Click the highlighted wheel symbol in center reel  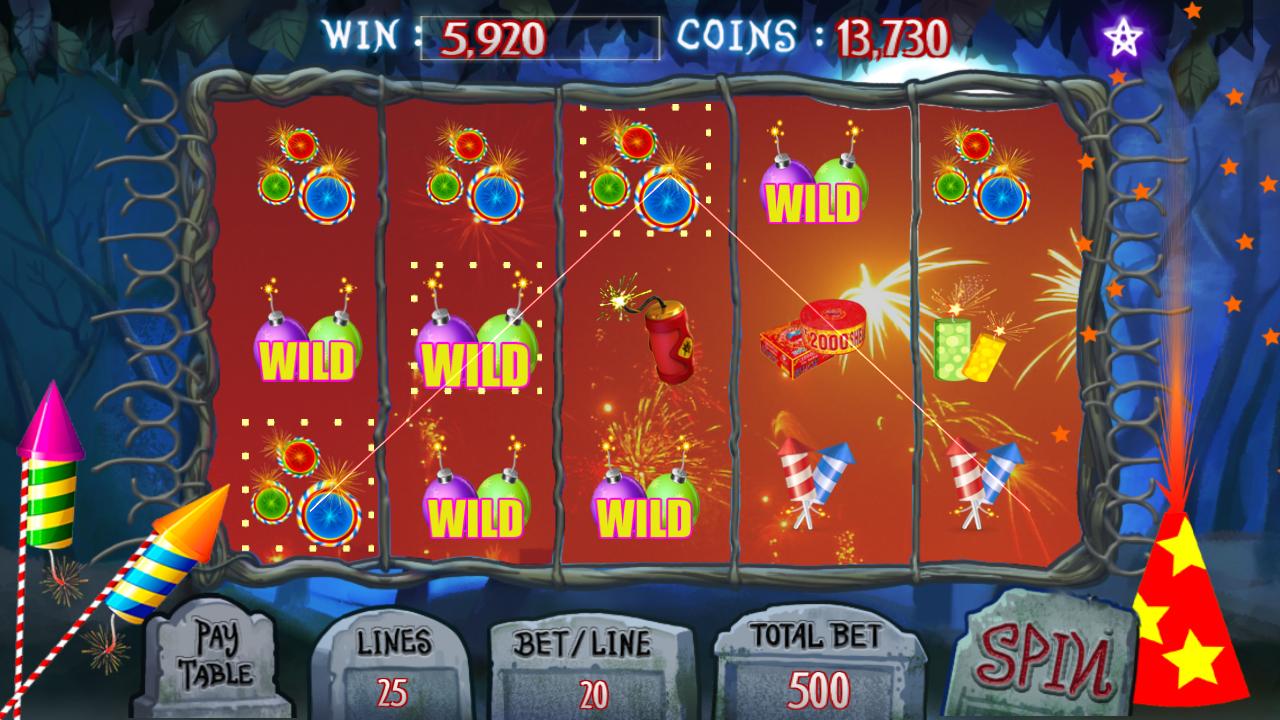pyautogui.click(x=645, y=180)
